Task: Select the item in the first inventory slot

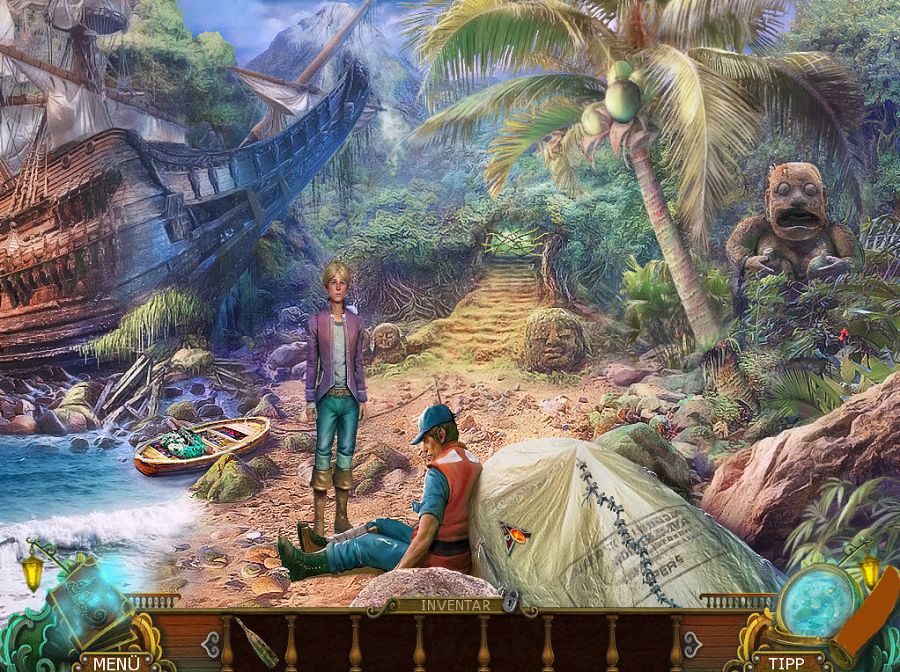Action: click(257, 640)
